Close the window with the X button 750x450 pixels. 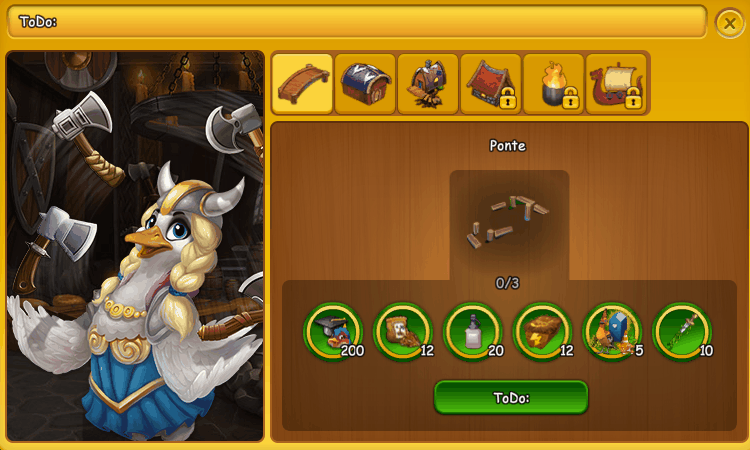point(728,22)
